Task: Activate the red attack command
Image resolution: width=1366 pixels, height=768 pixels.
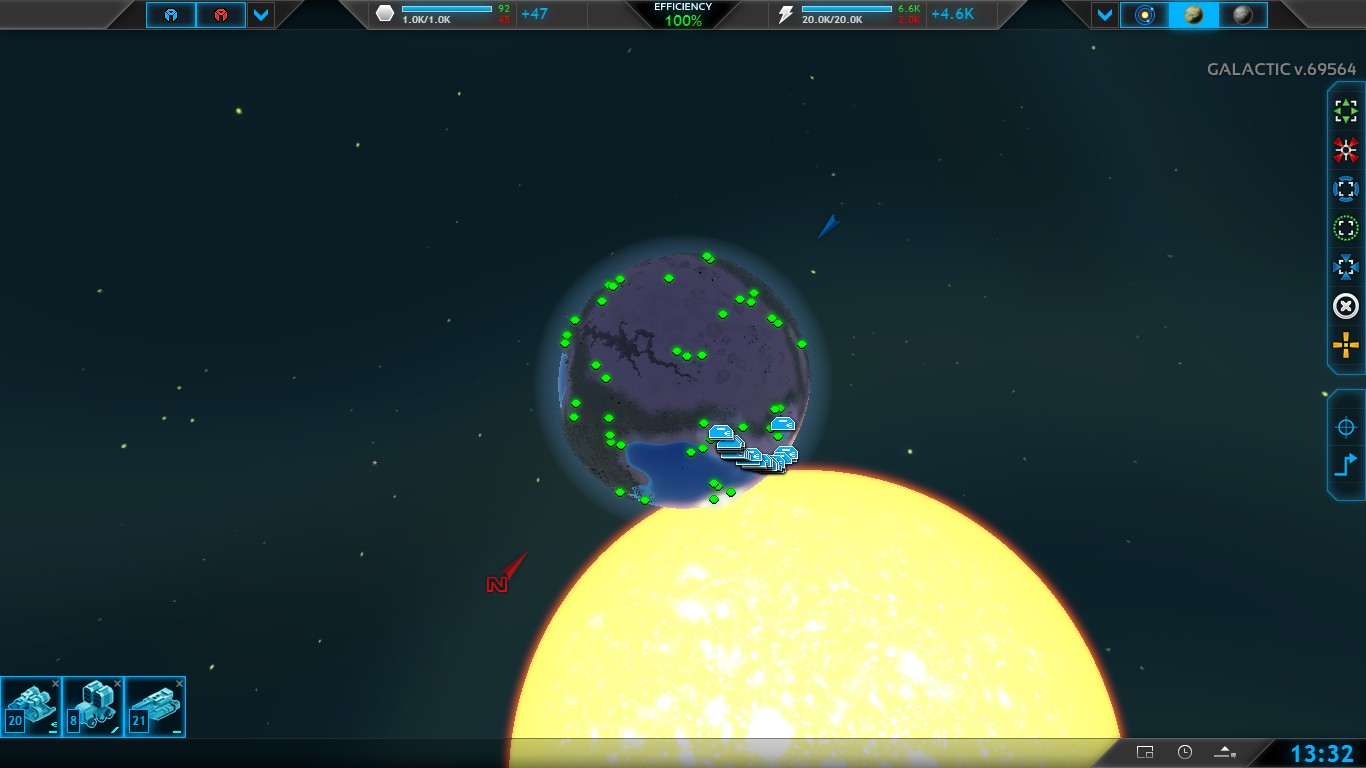Action: pos(1346,150)
